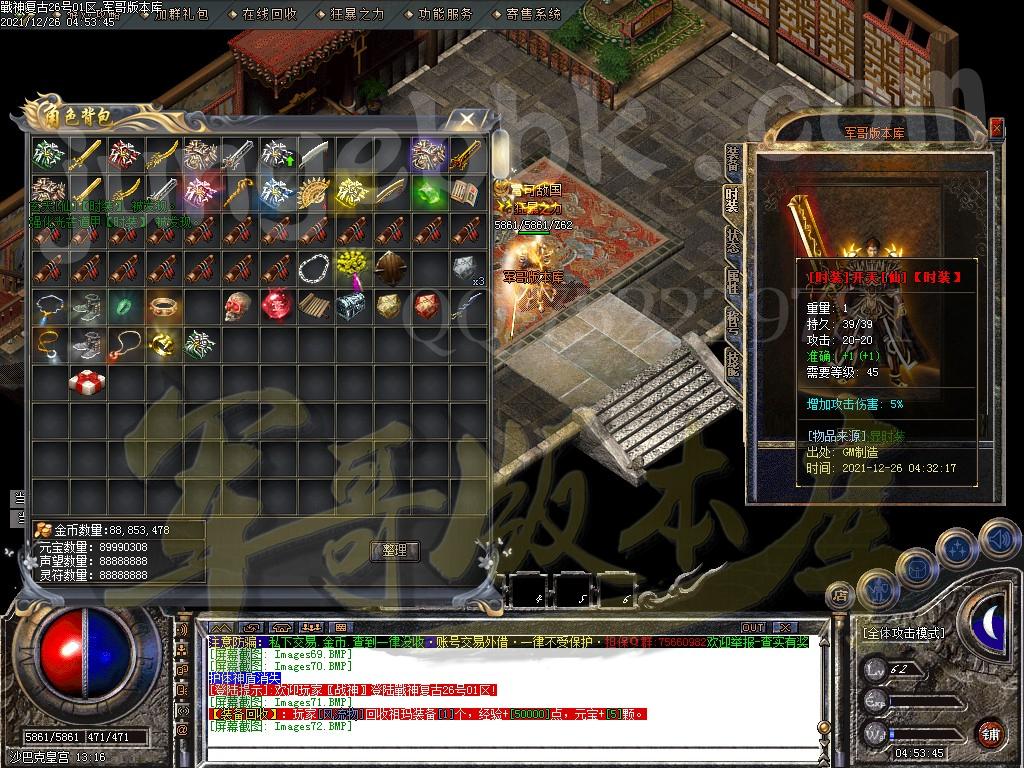Close the character equipment panel
The image size is (1024, 768).
tap(996, 127)
